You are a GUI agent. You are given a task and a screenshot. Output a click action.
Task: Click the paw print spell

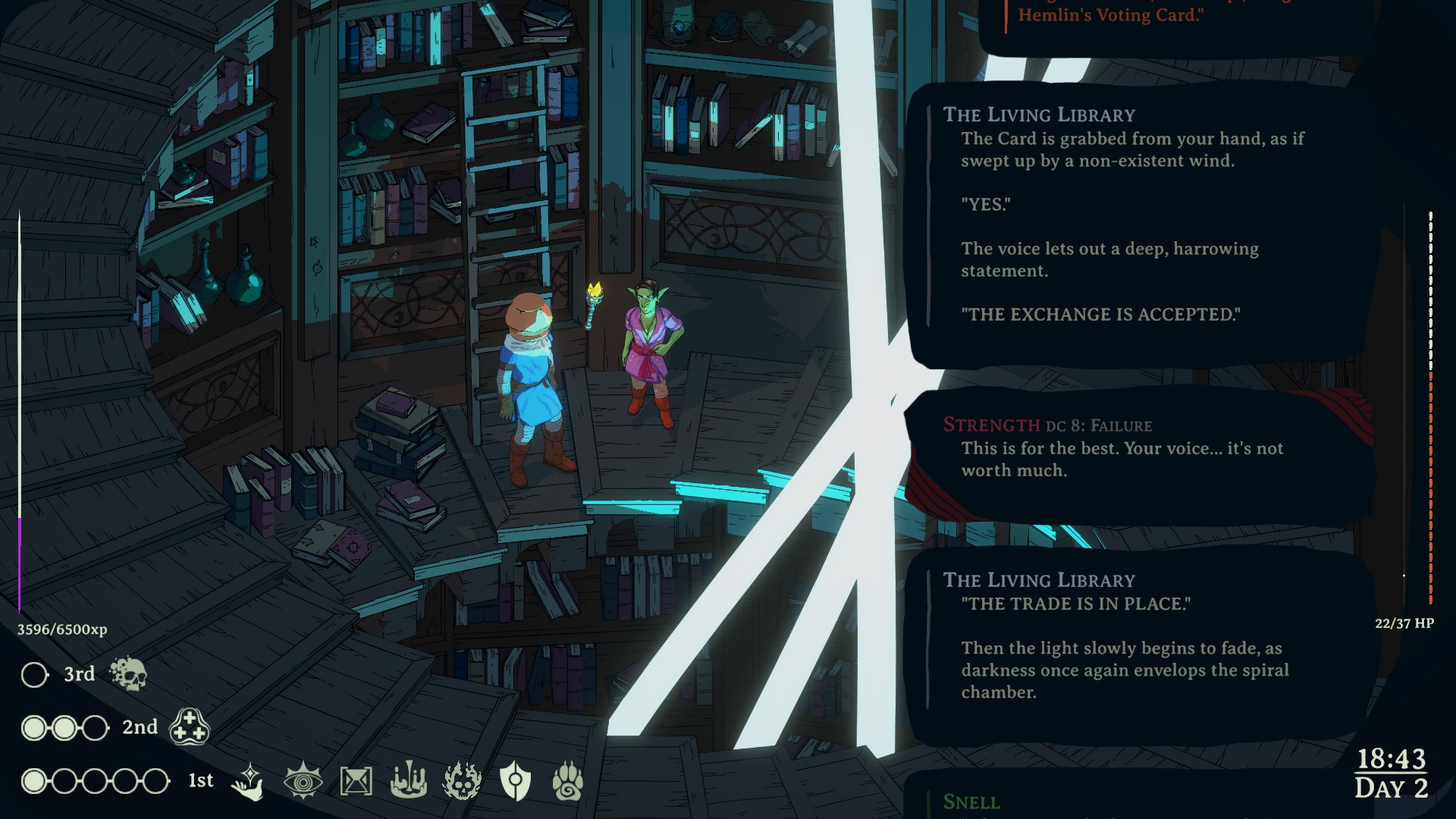point(568,780)
